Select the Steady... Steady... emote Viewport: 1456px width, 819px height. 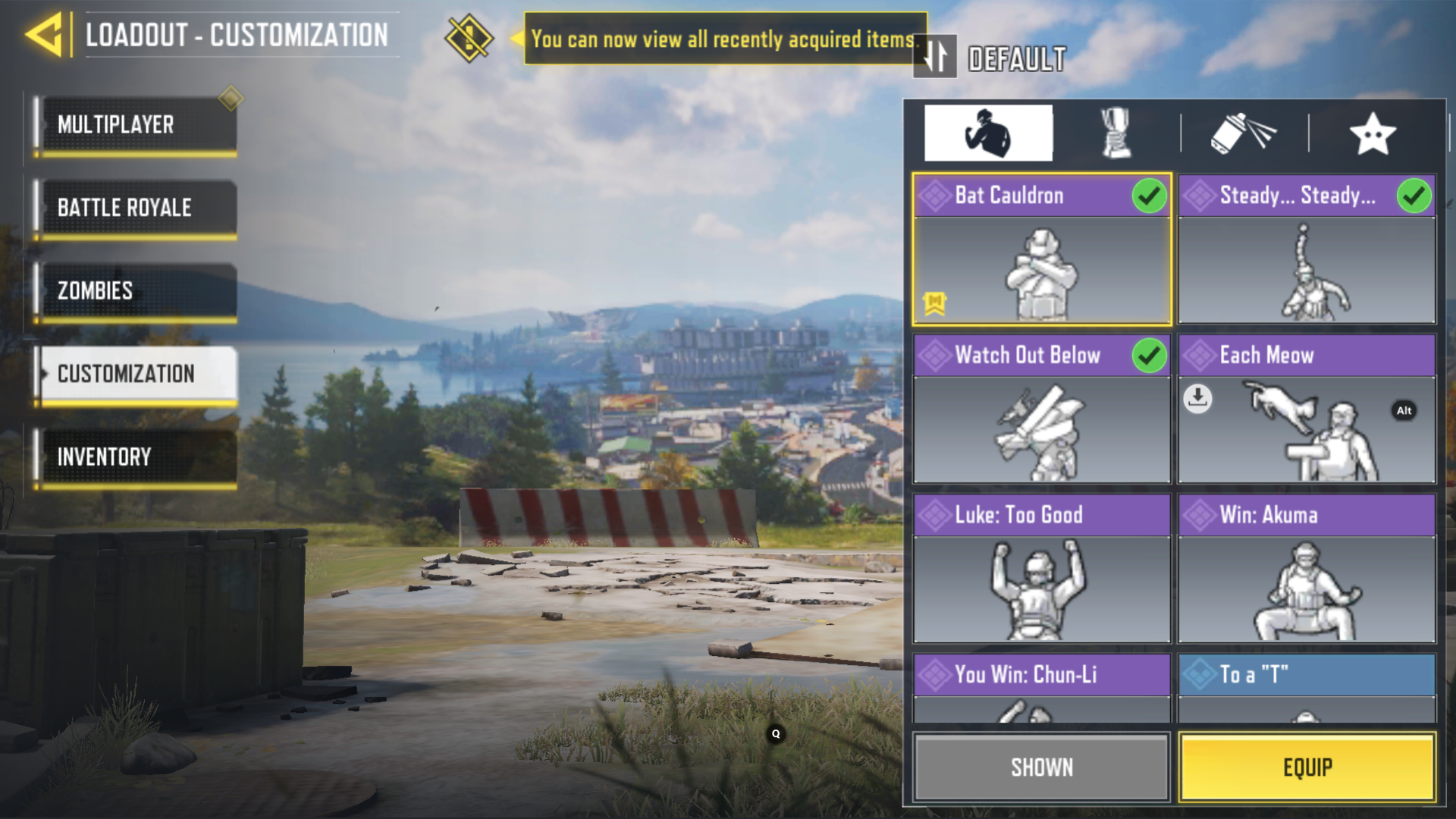point(1307,250)
